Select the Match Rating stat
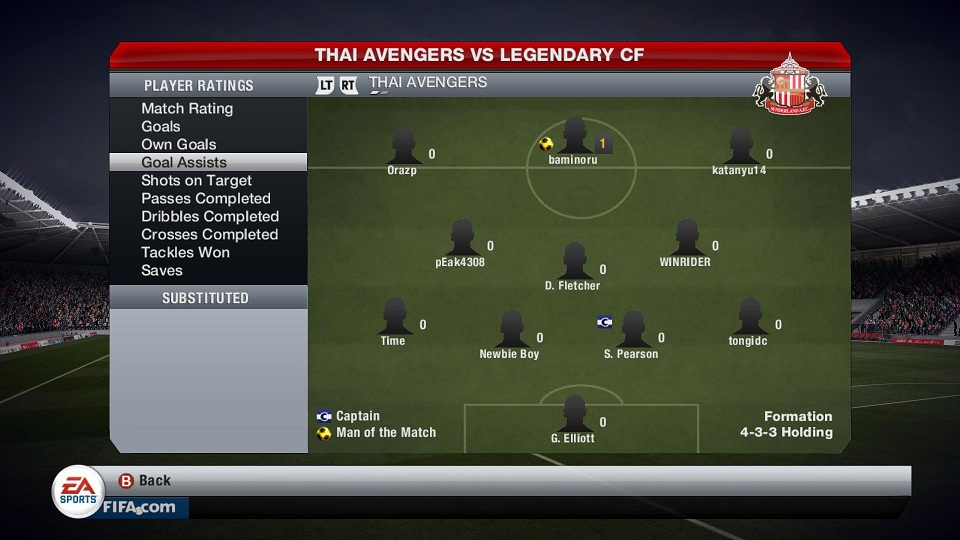This screenshot has width=960, height=540. point(187,108)
